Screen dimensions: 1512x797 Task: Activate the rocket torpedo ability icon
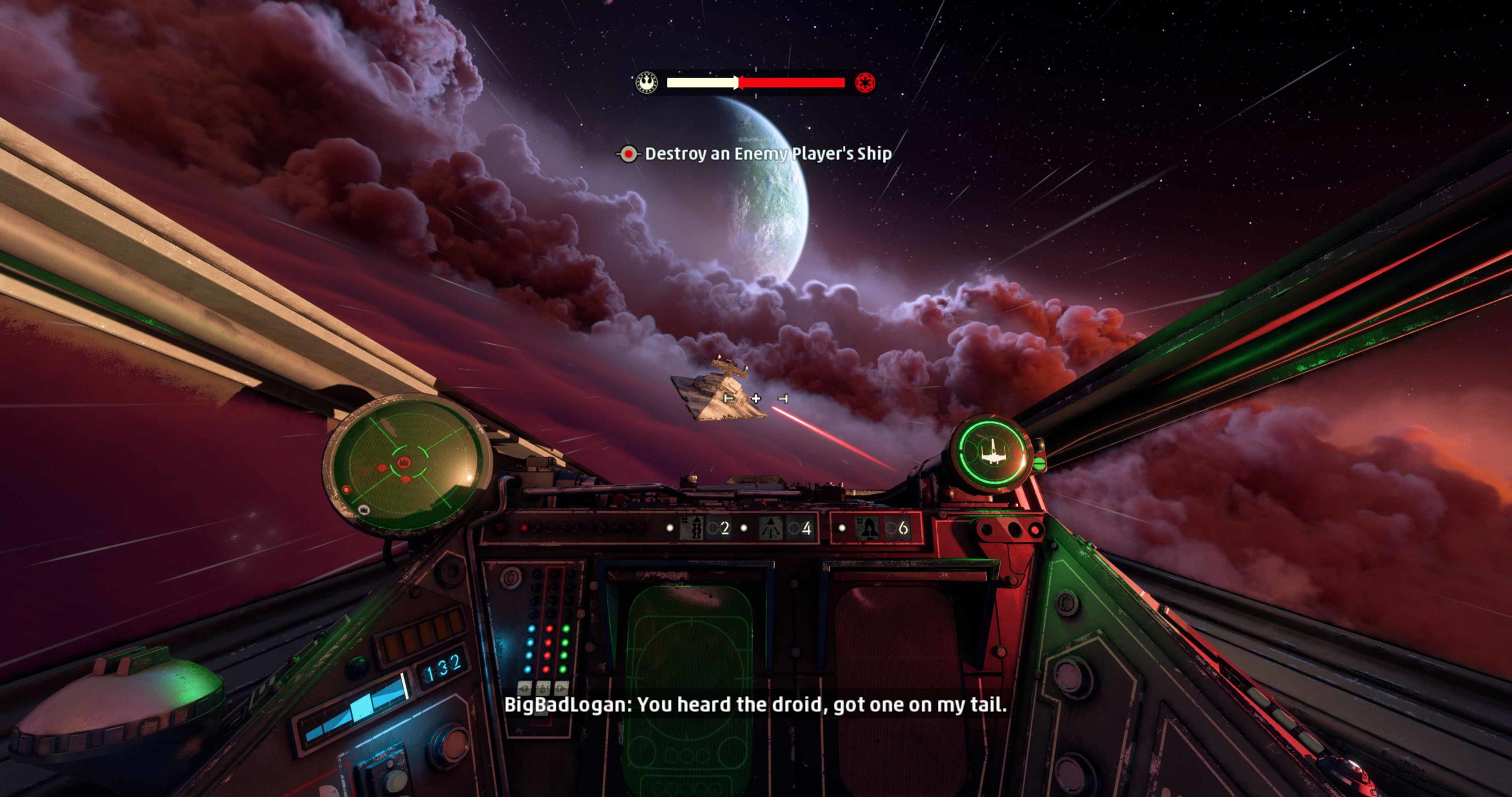(867, 528)
